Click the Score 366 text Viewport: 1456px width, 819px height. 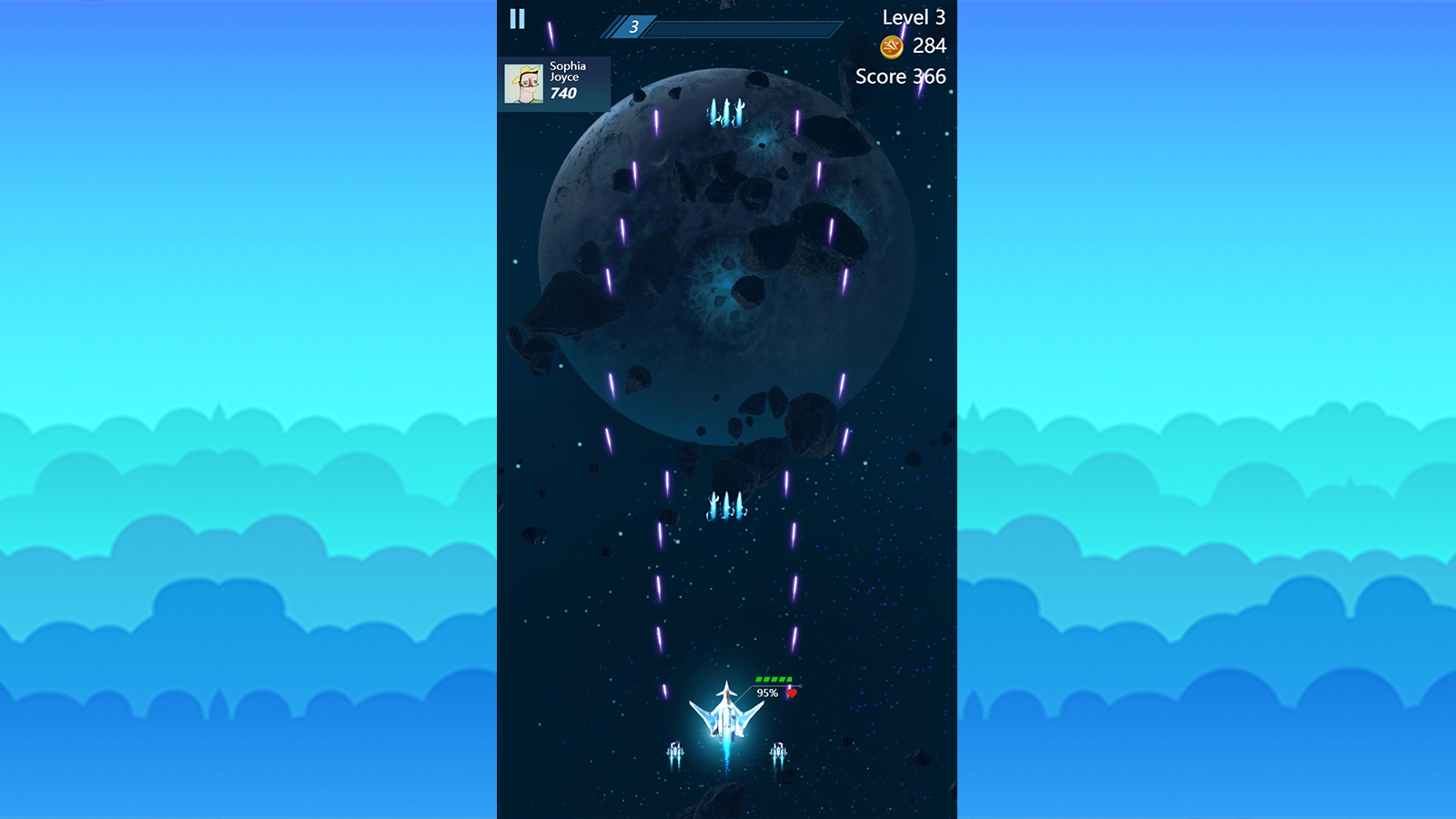coord(899,77)
